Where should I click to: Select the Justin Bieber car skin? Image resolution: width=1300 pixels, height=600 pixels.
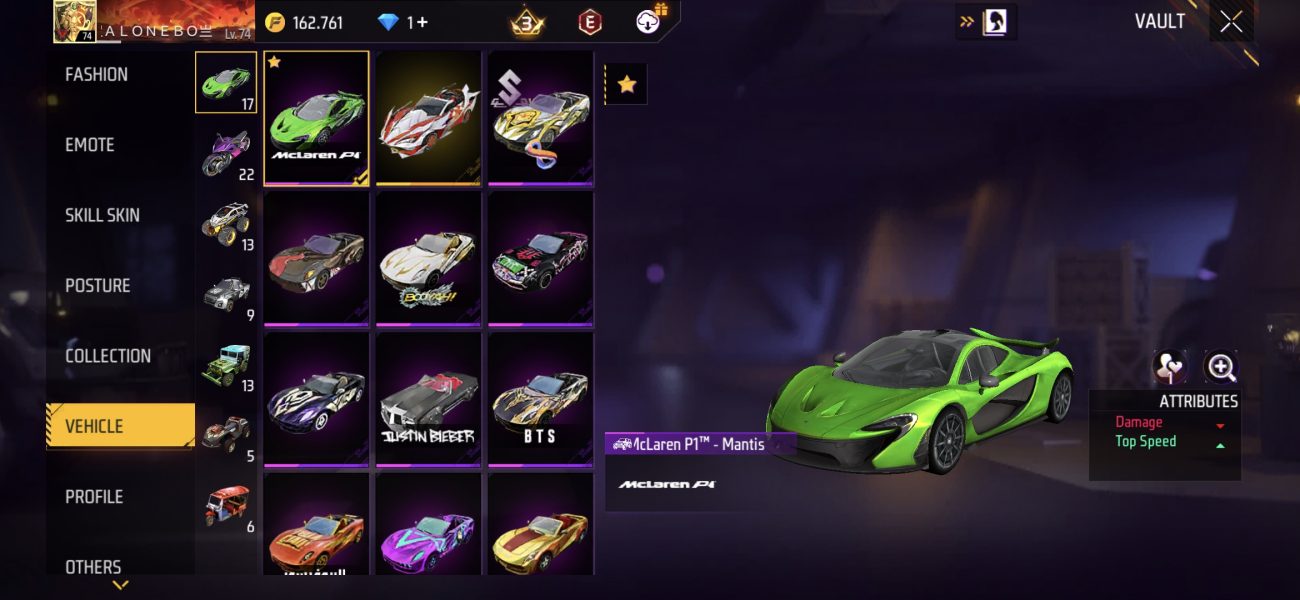428,398
